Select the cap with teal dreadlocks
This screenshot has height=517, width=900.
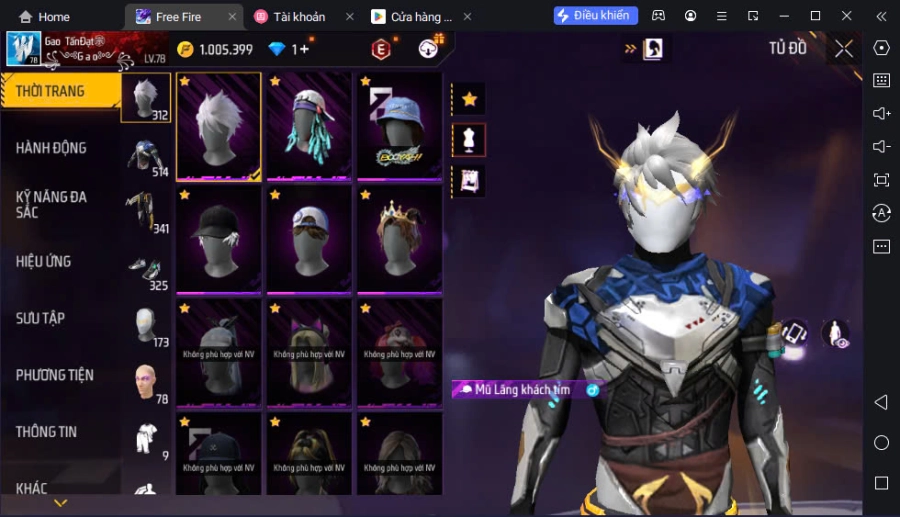[x=308, y=126]
